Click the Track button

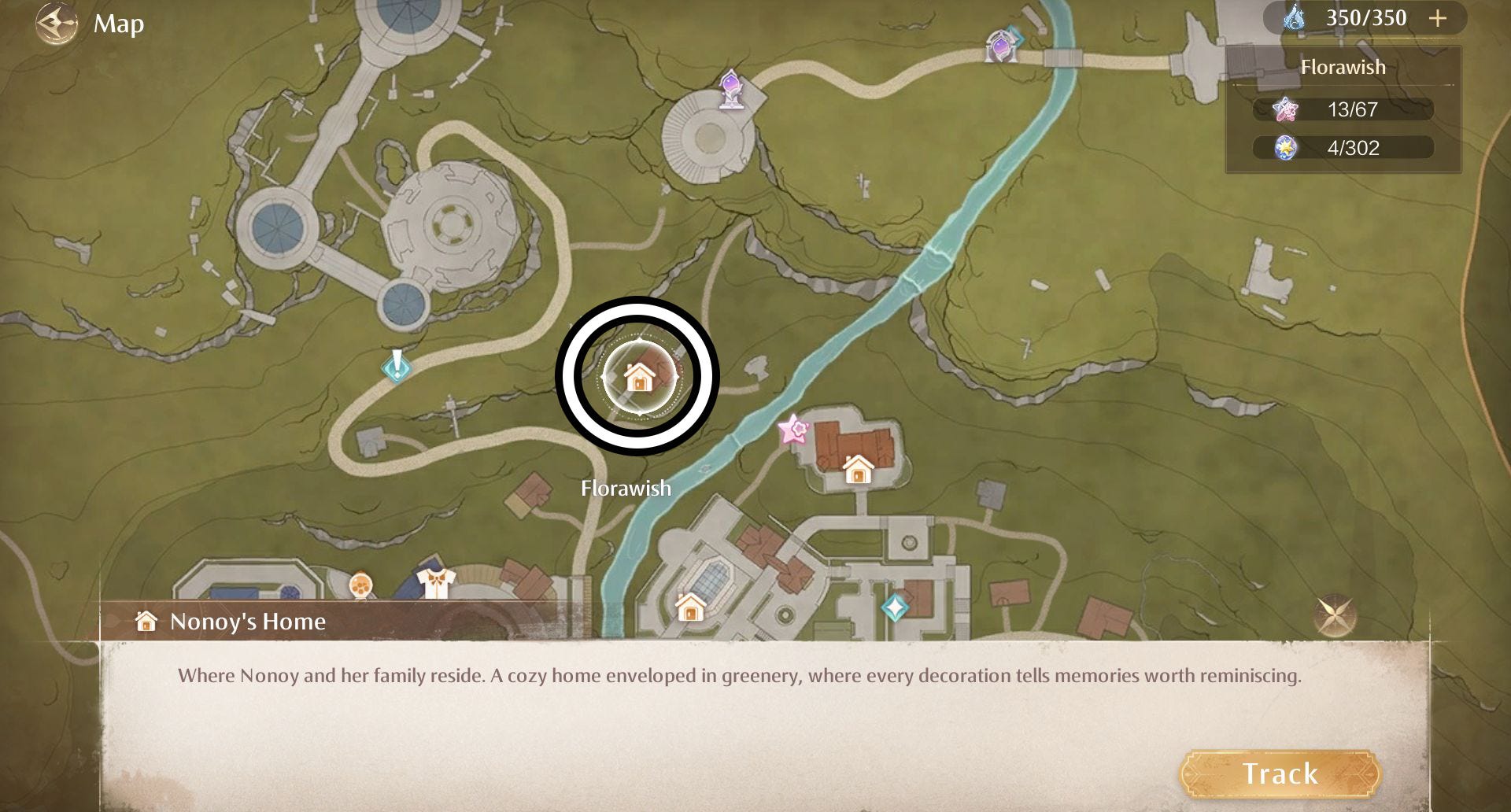click(1280, 774)
